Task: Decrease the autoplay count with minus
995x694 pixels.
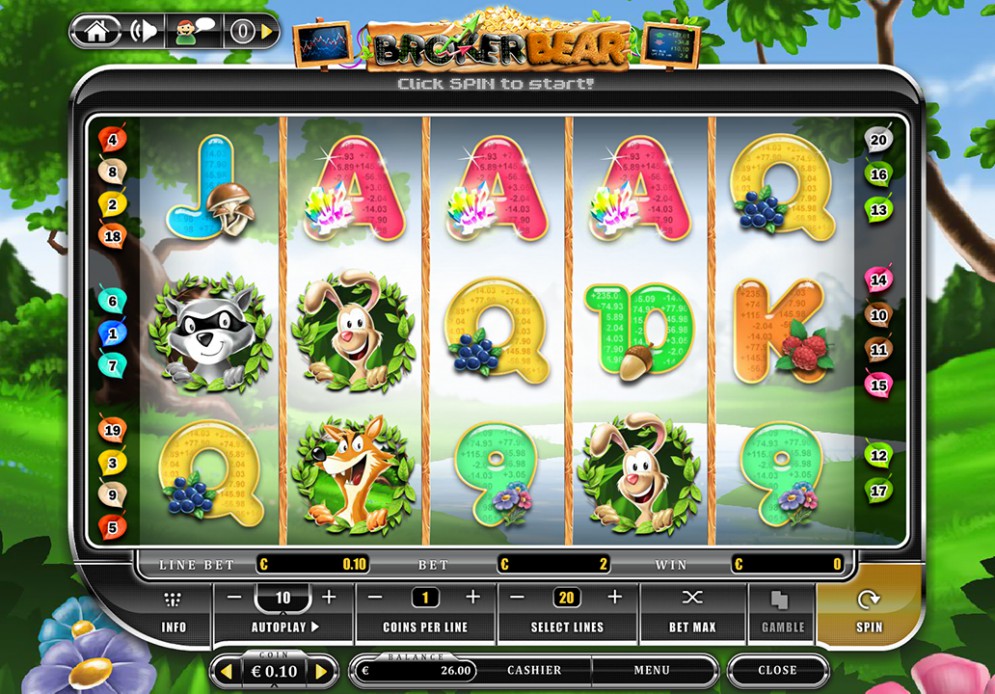Action: [234, 598]
